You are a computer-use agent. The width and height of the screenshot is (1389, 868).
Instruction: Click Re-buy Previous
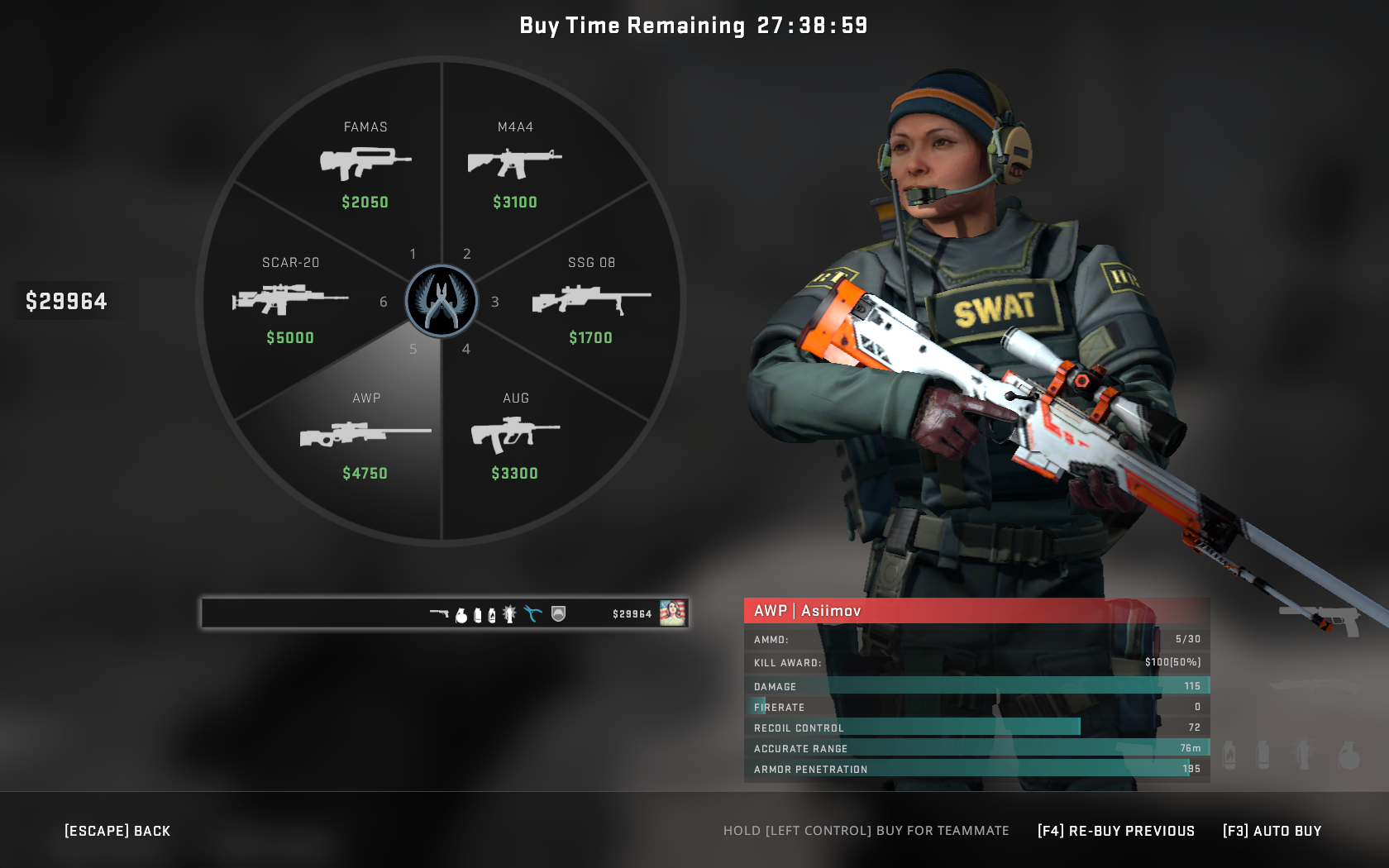coord(1118,830)
